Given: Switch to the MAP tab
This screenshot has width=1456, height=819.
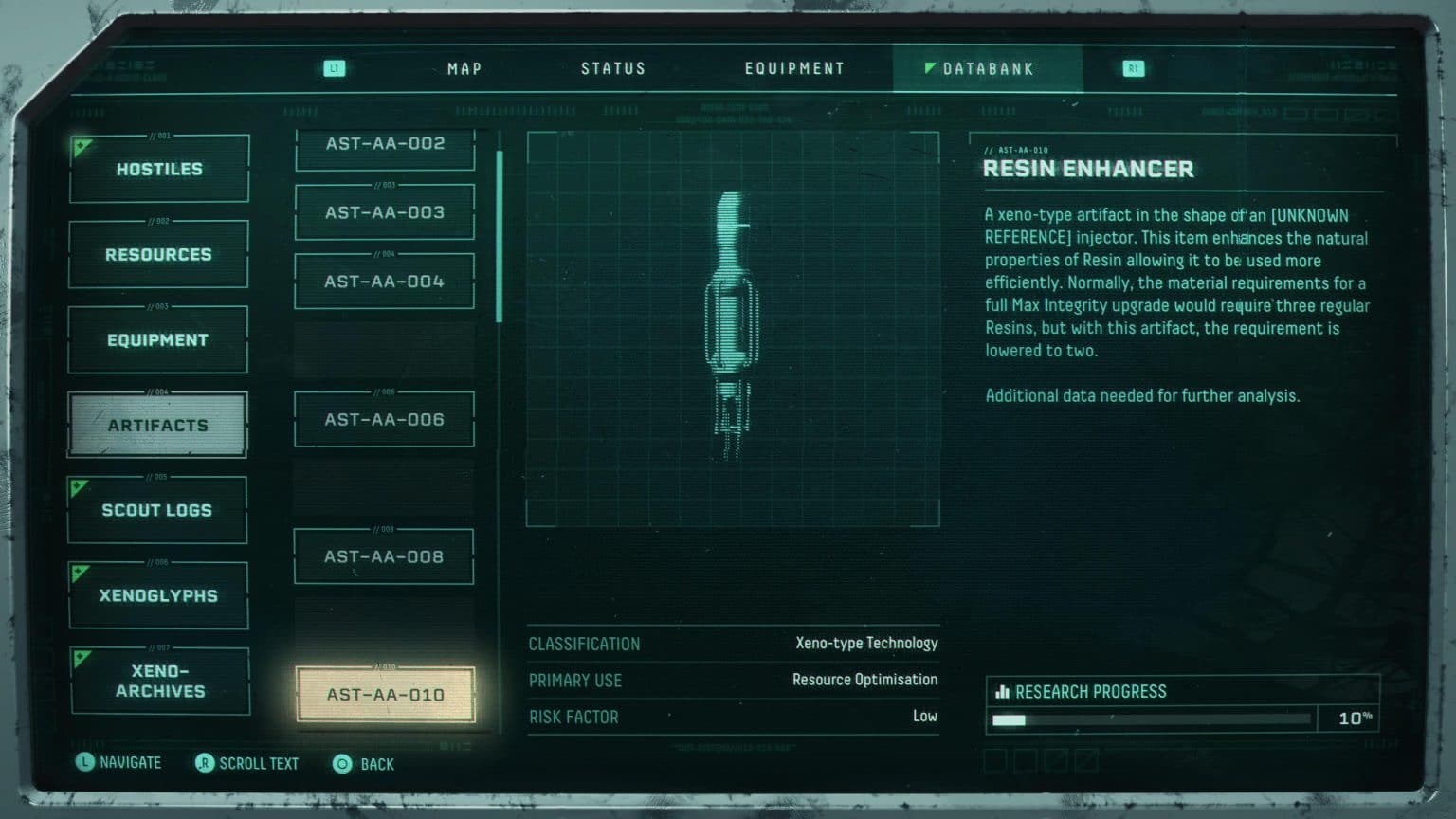Looking at the screenshot, I should pos(464,67).
